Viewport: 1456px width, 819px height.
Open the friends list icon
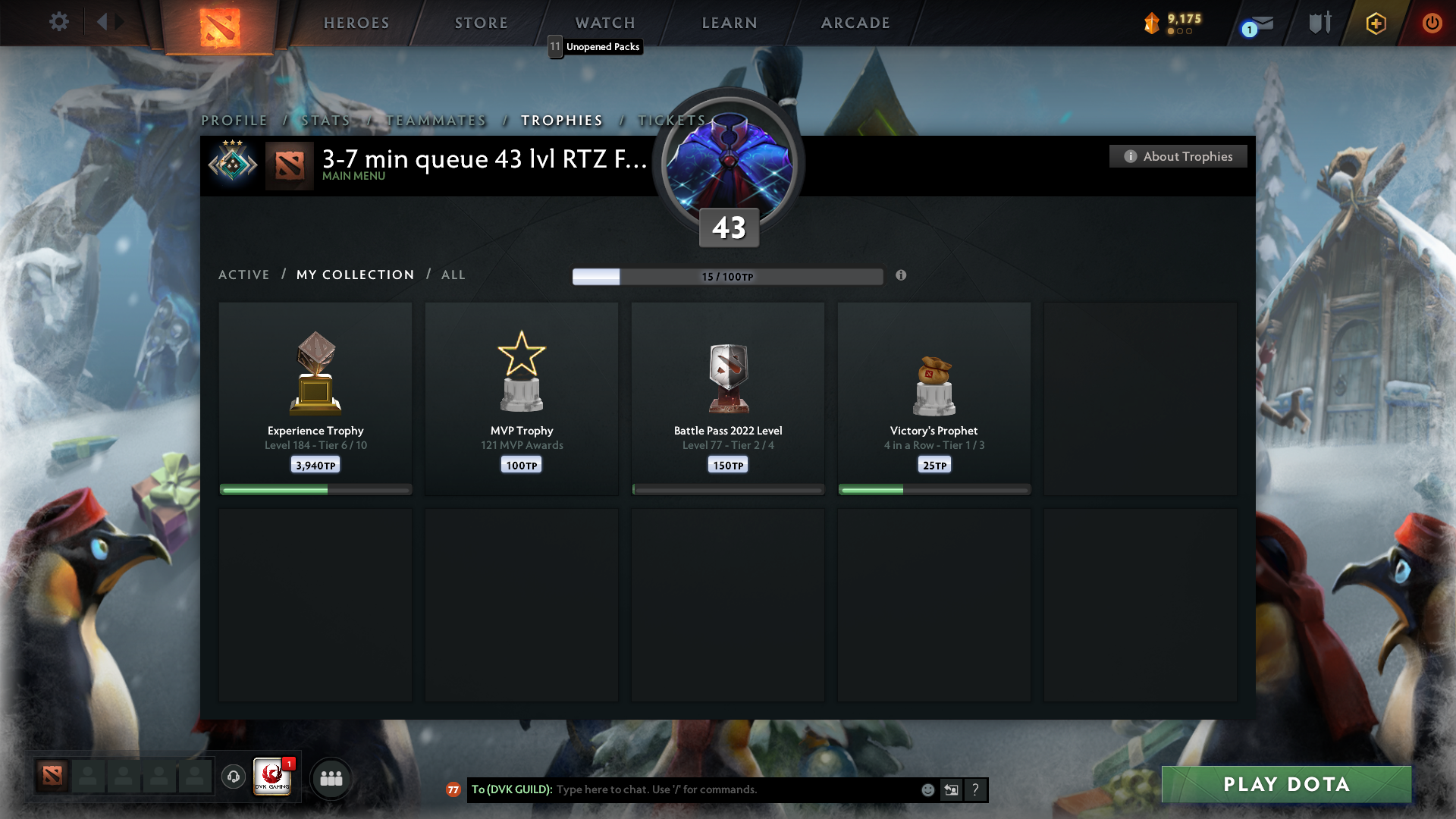pos(331,777)
